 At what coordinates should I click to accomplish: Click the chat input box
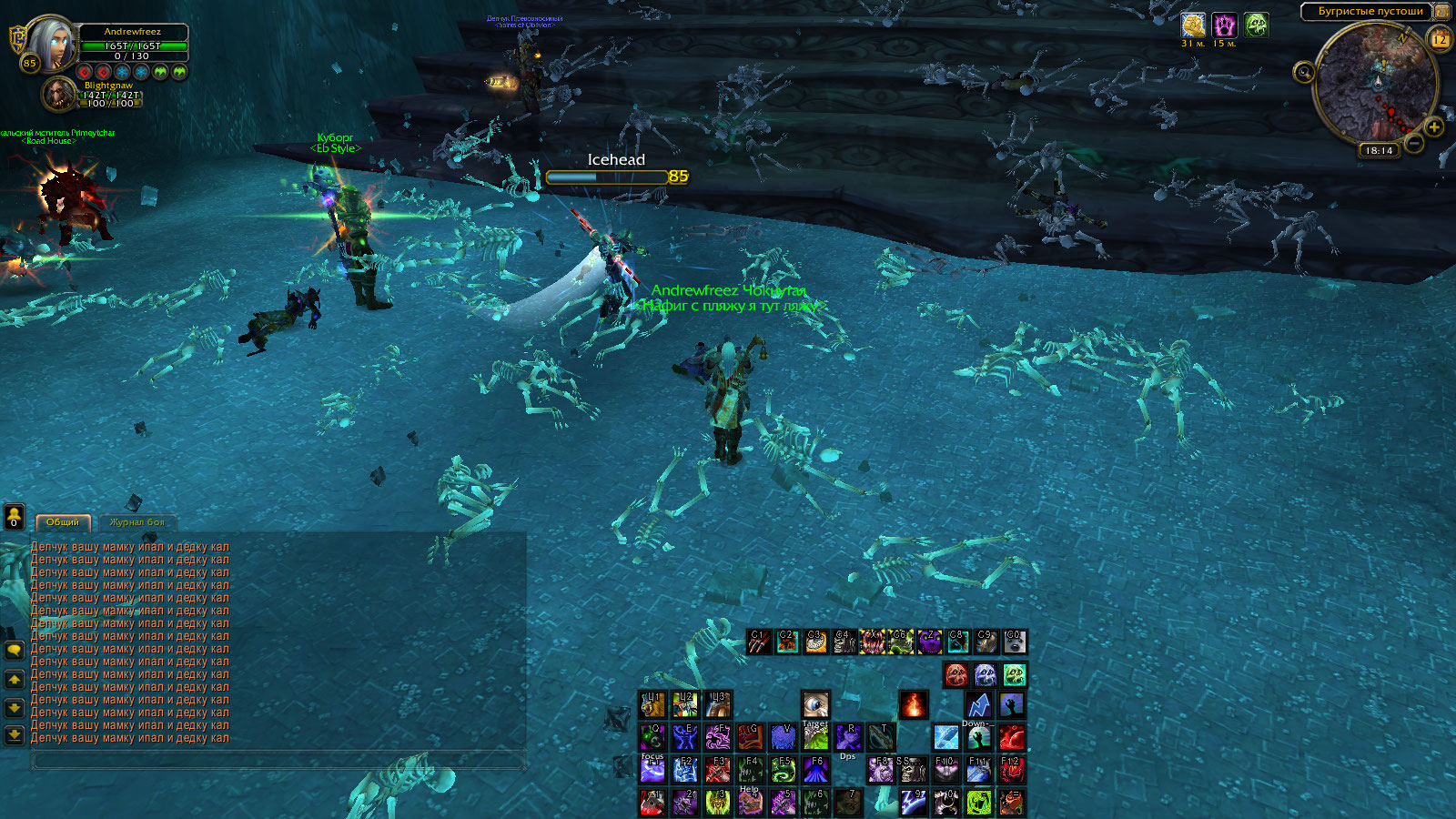(278, 761)
